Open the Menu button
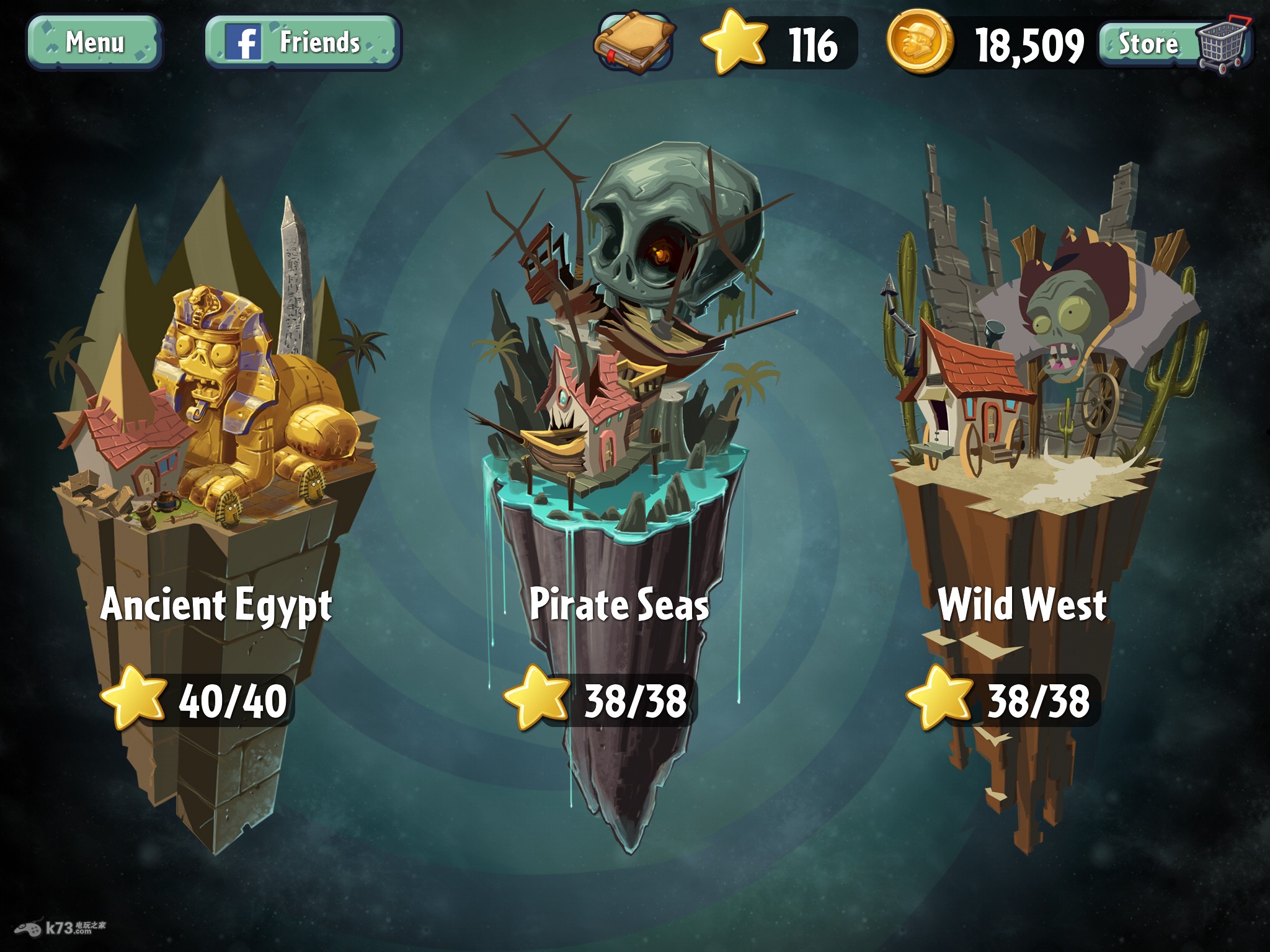 [94, 42]
